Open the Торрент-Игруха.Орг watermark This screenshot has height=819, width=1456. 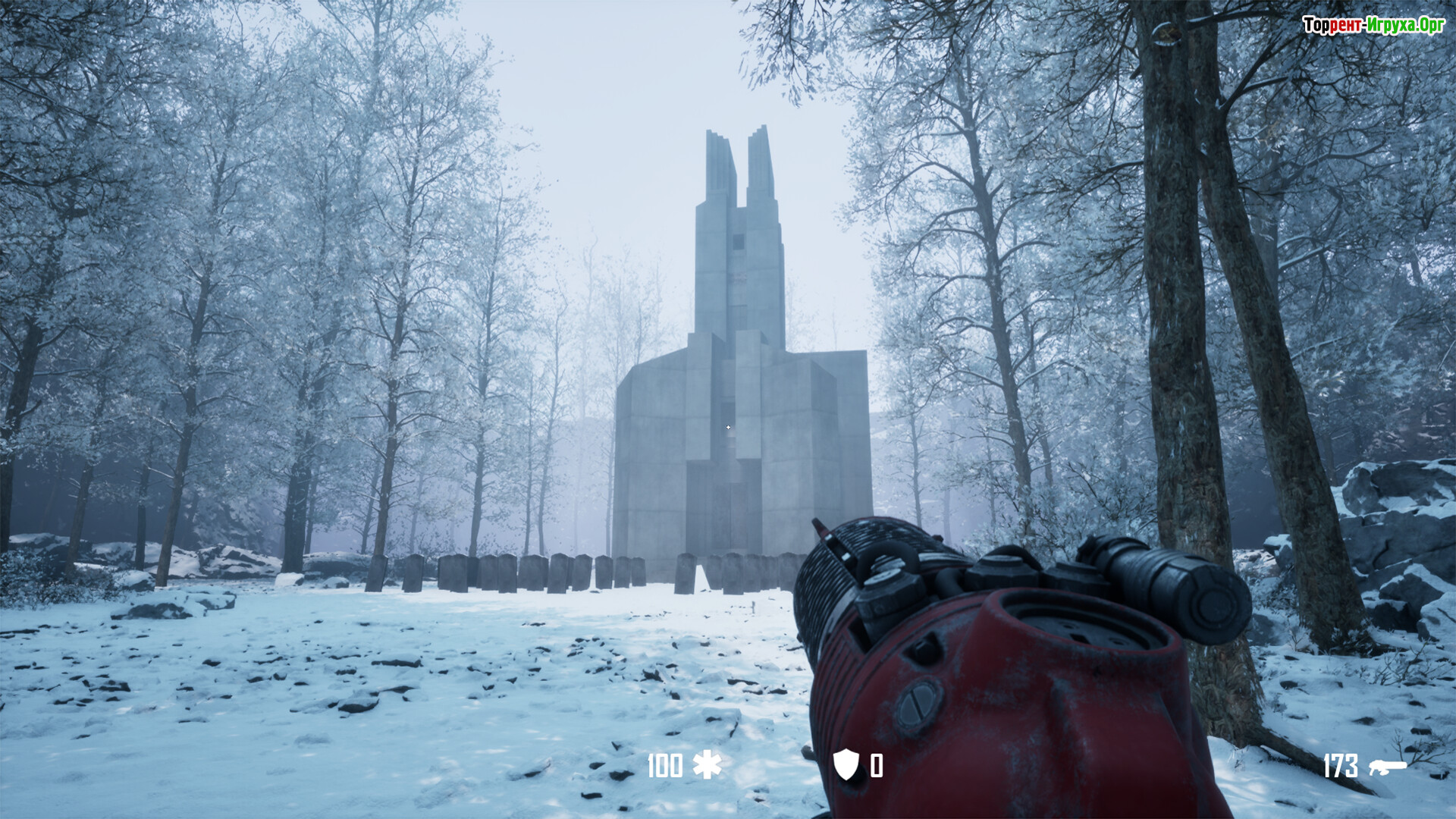click(1373, 25)
